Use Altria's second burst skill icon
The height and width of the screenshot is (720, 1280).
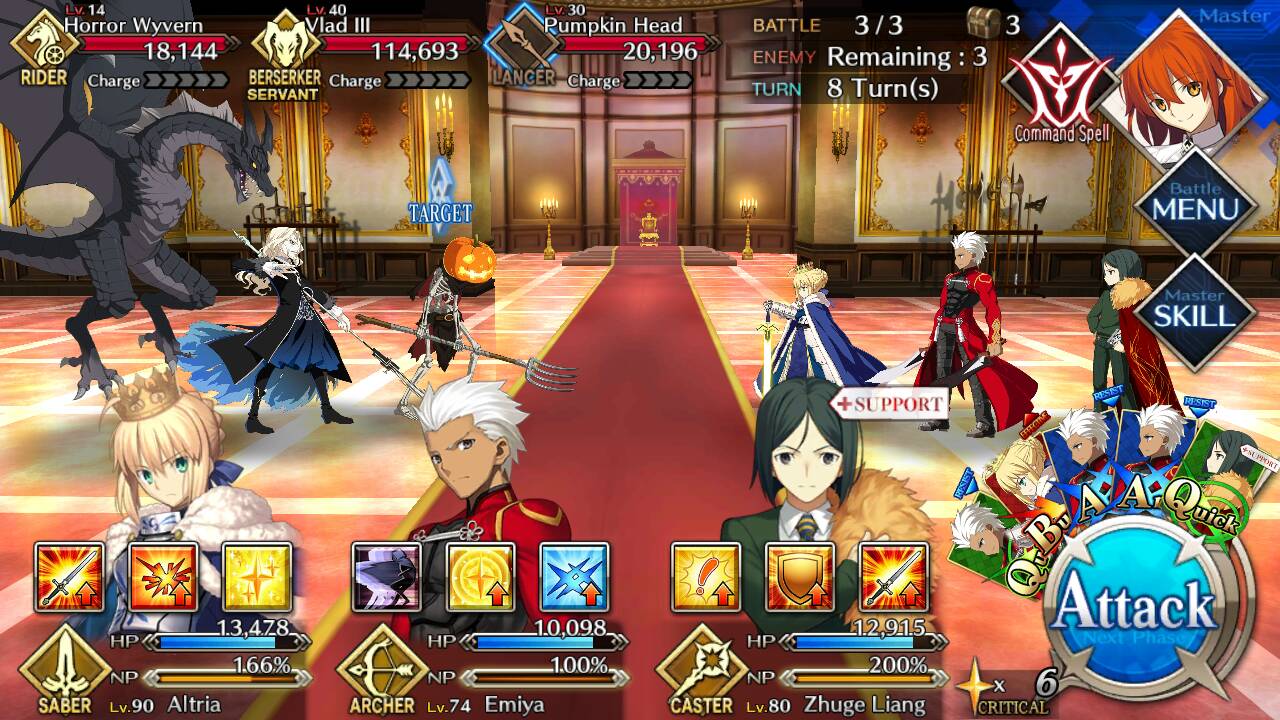click(163, 577)
